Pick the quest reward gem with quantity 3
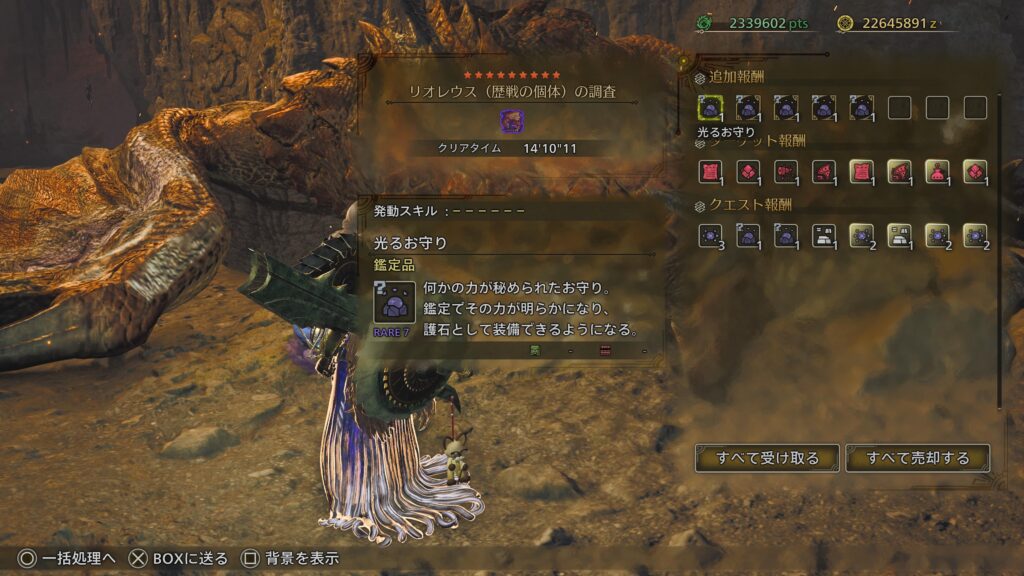Image resolution: width=1024 pixels, height=576 pixels. click(x=710, y=236)
